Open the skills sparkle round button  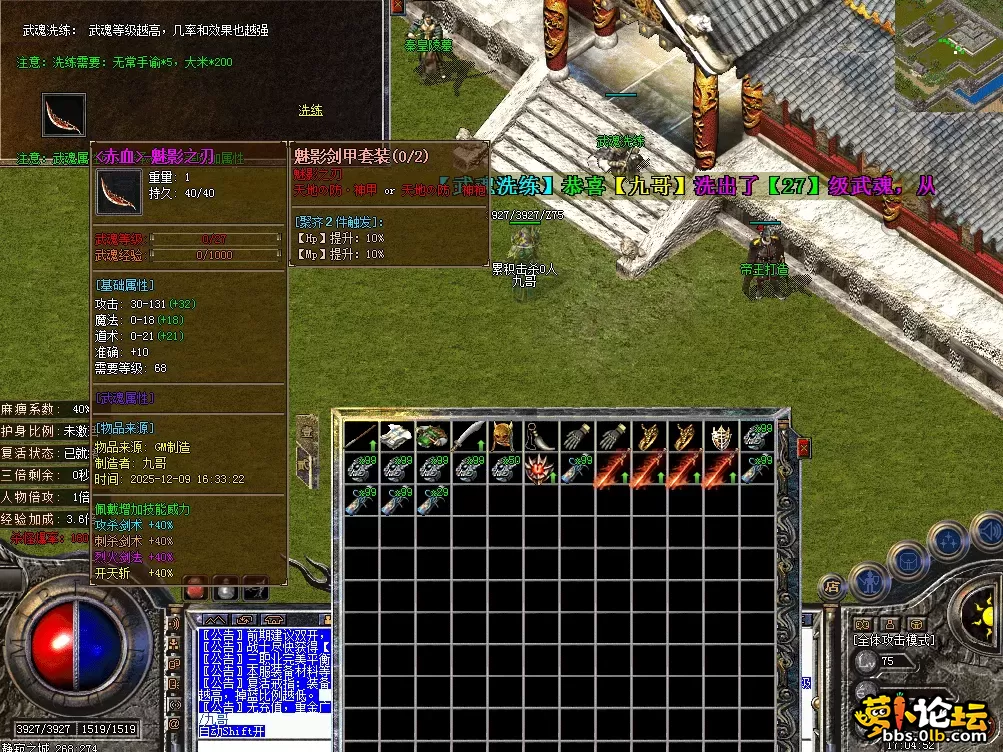[946, 540]
